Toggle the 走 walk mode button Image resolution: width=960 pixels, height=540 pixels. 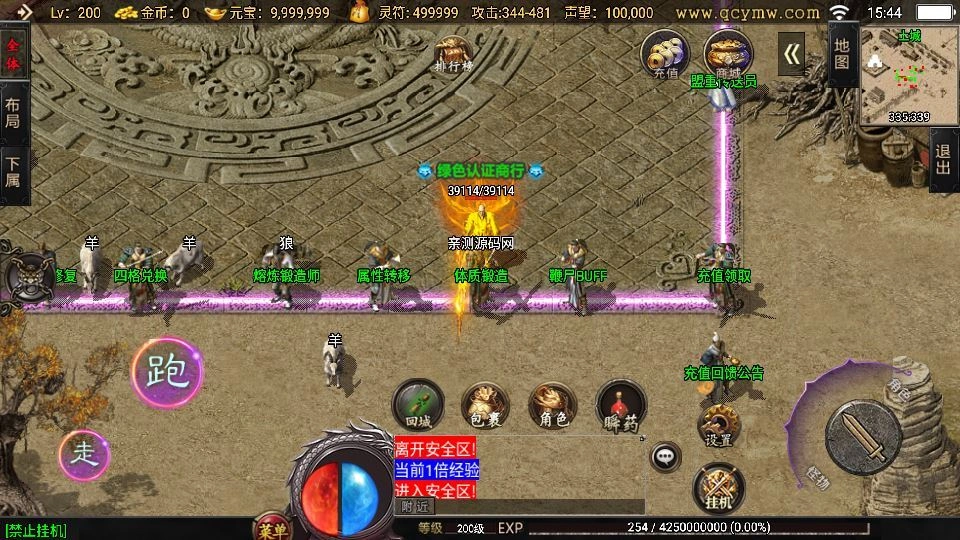pyautogui.click(x=86, y=455)
